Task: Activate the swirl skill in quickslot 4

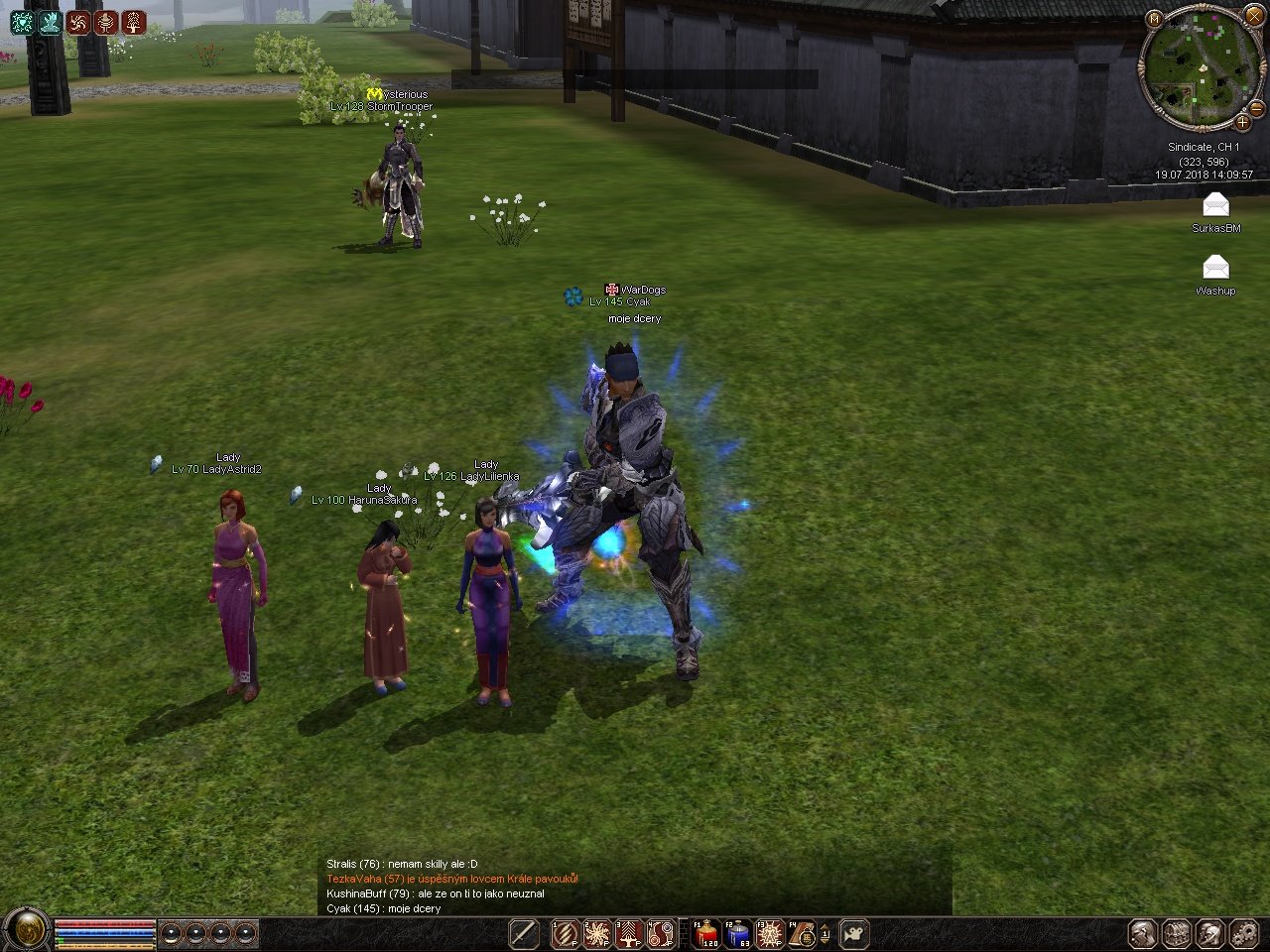Action: tap(661, 934)
